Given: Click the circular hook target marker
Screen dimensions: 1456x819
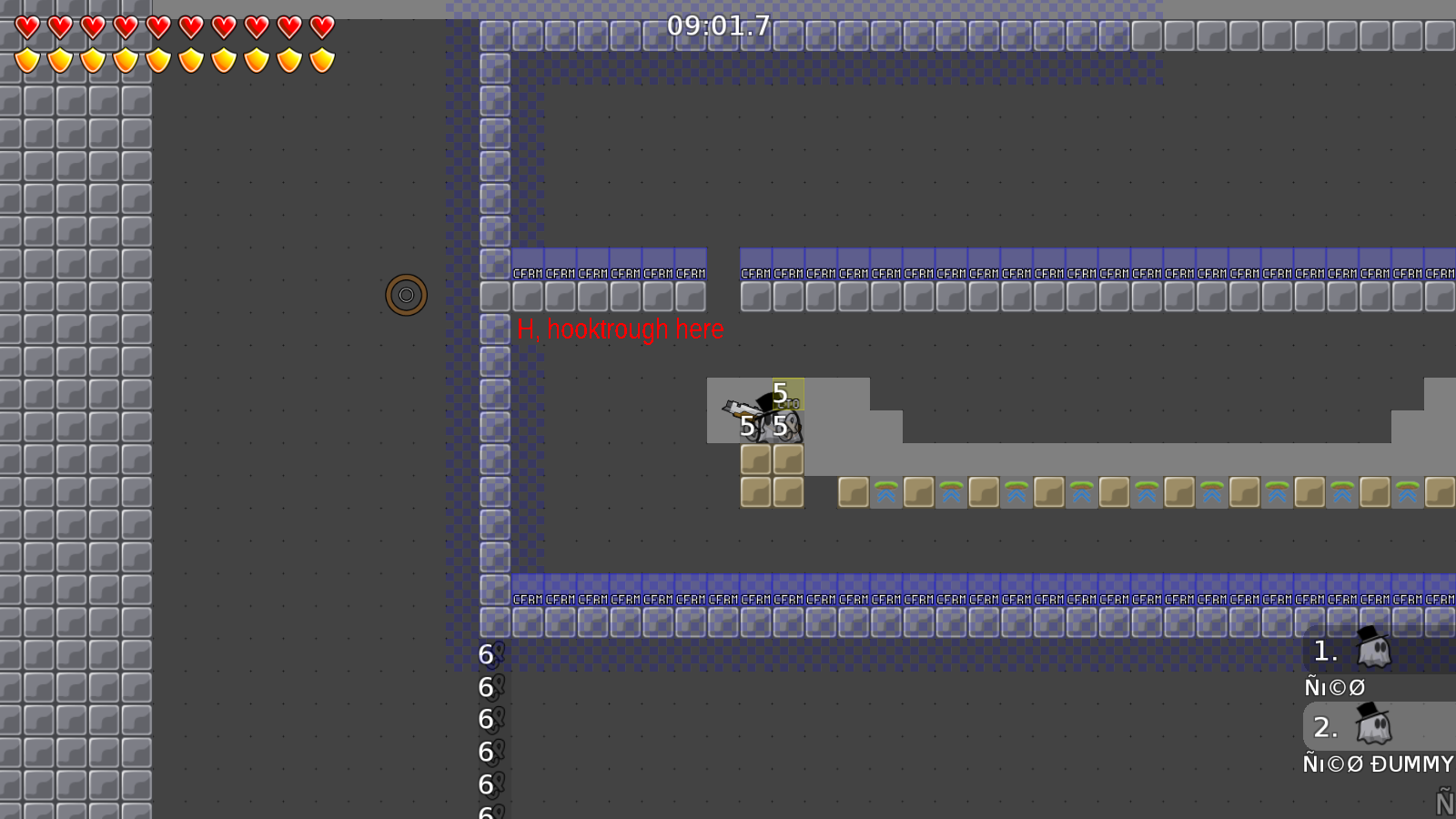Looking at the screenshot, I should [x=406, y=295].
